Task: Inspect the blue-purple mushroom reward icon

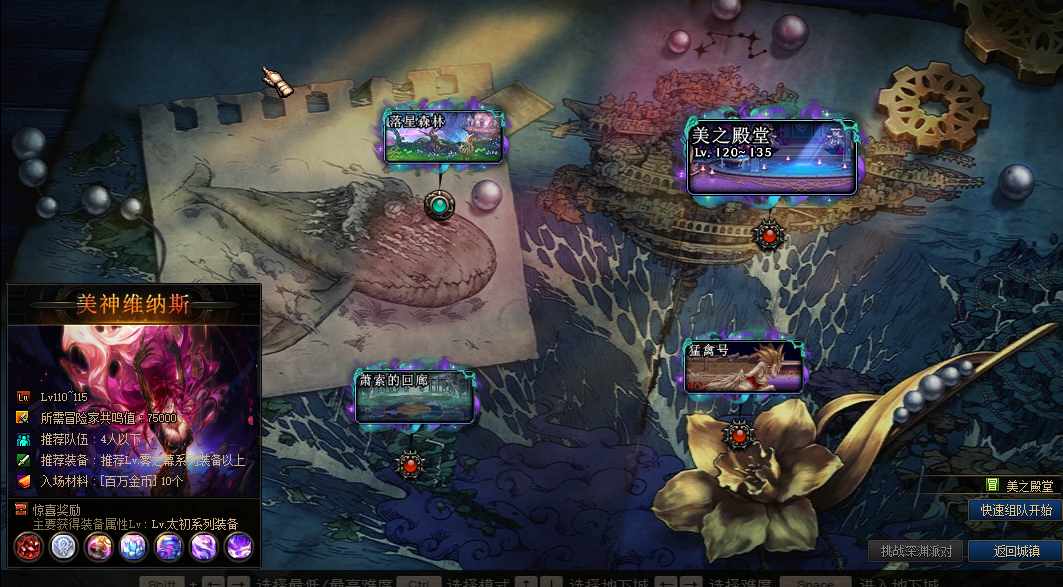Action: [168, 546]
